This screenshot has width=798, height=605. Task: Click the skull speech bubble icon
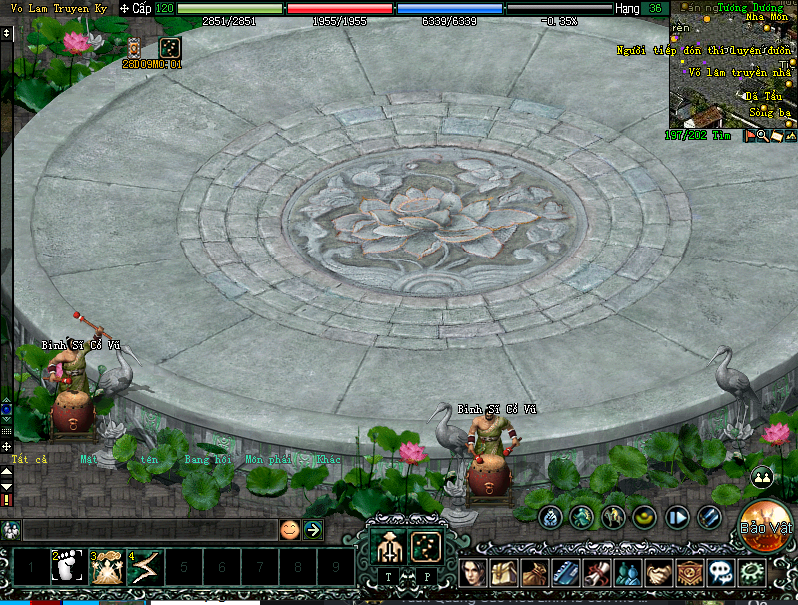coord(720,573)
